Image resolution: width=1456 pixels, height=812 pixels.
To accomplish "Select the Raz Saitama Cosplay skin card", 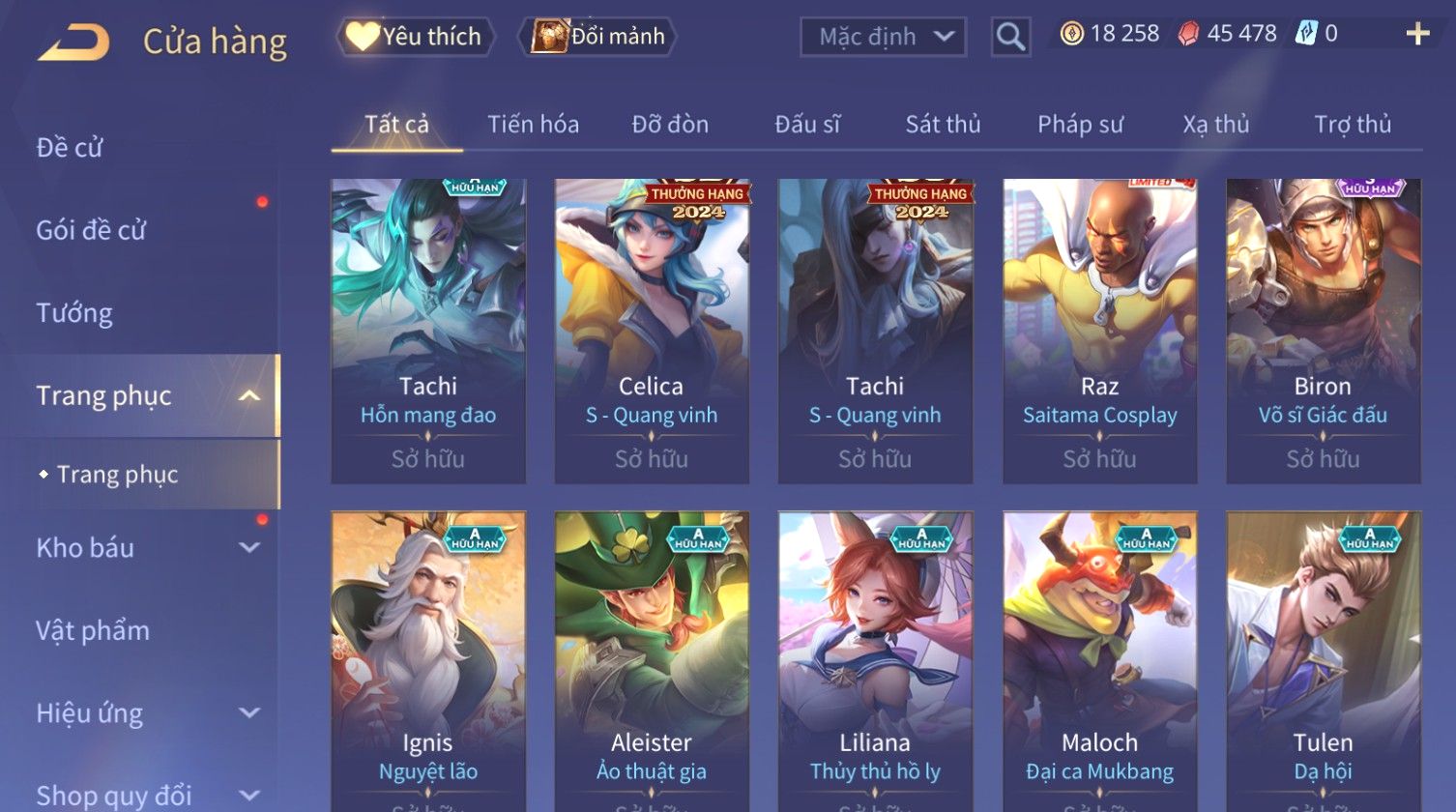I will pos(1099,331).
